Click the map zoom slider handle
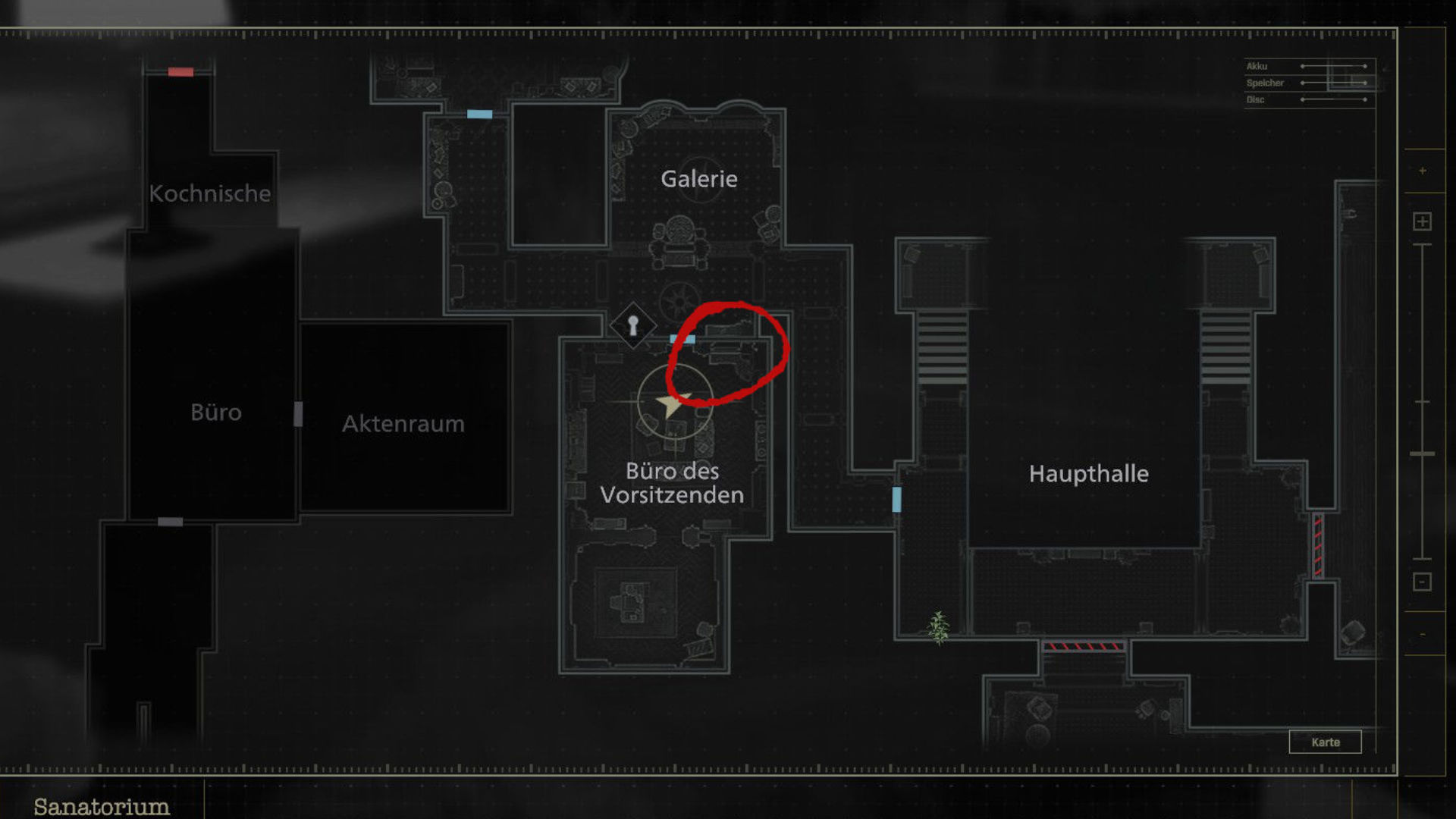This screenshot has width=1456, height=819. click(1422, 453)
